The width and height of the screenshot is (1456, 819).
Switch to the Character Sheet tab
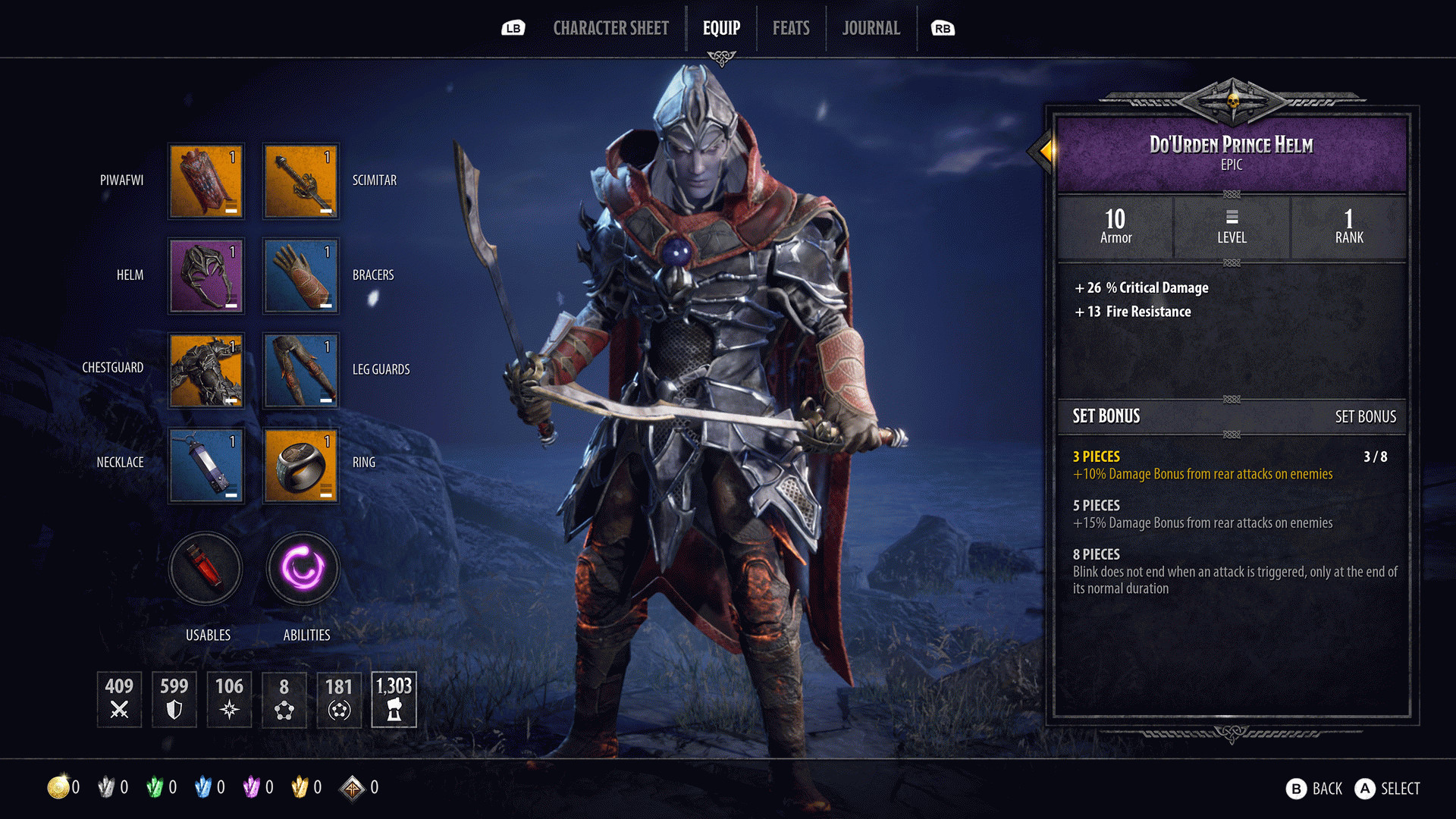[x=610, y=29]
